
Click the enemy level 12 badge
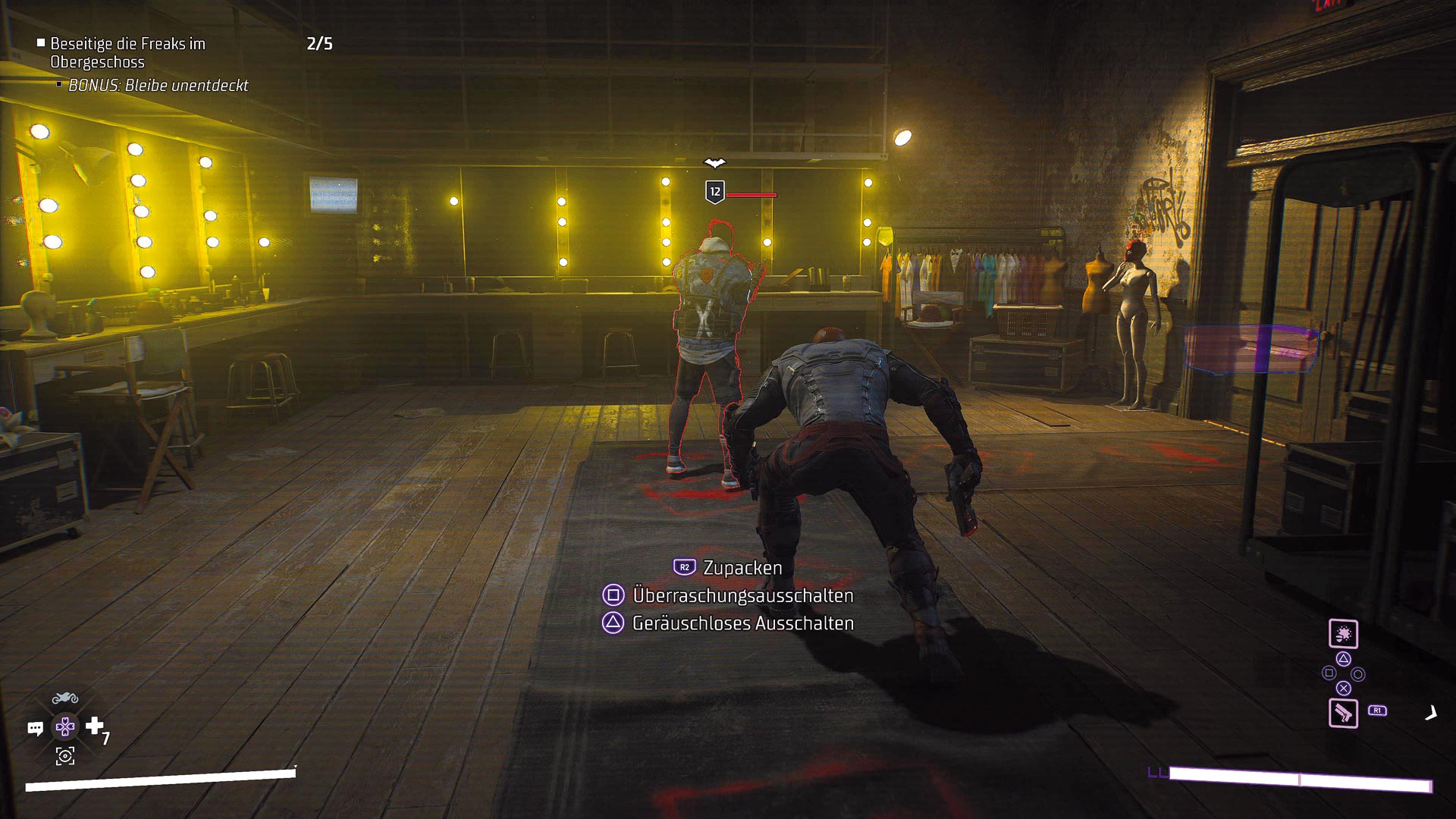[714, 192]
